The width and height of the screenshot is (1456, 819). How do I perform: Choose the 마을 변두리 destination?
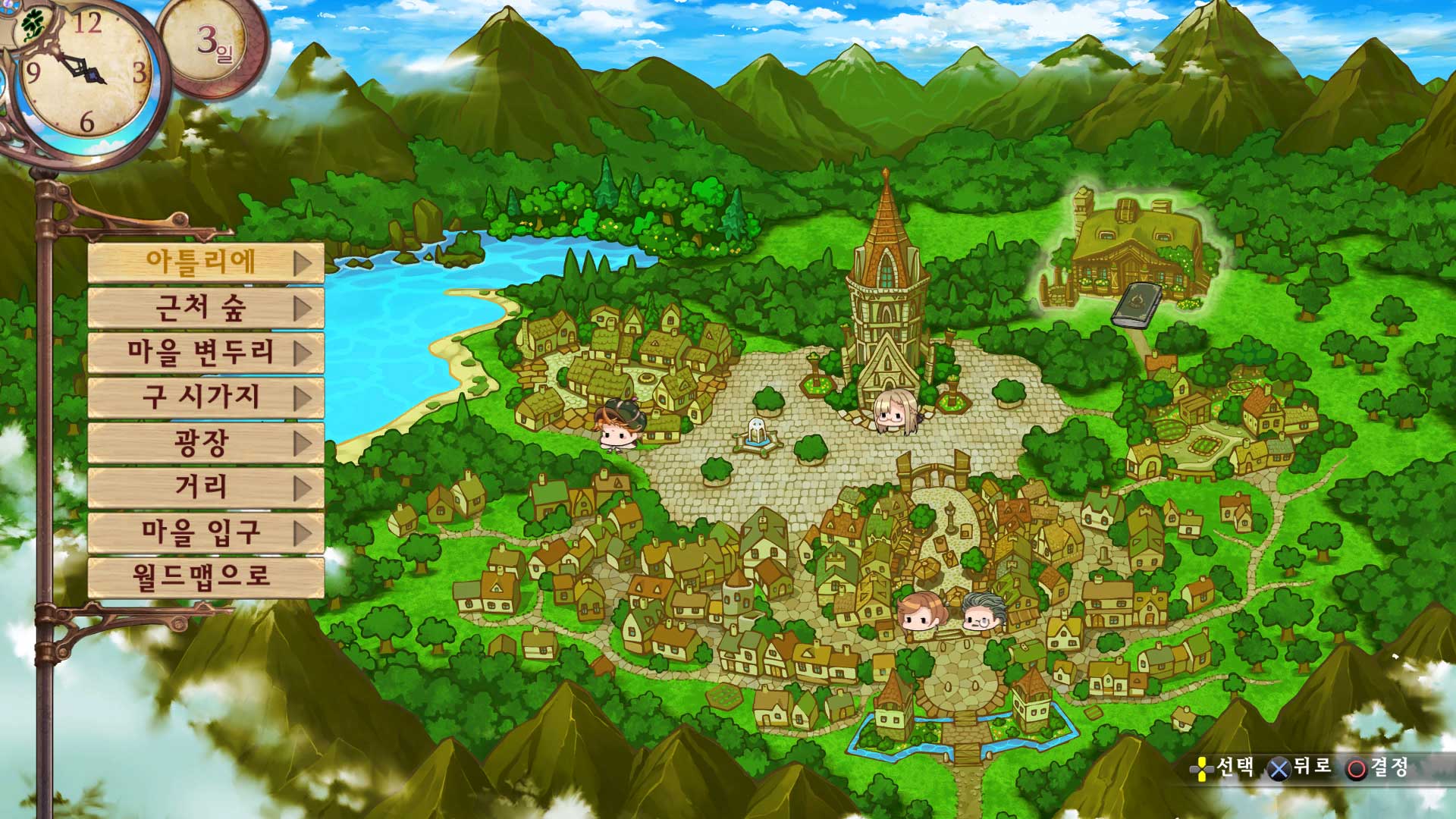(201, 354)
